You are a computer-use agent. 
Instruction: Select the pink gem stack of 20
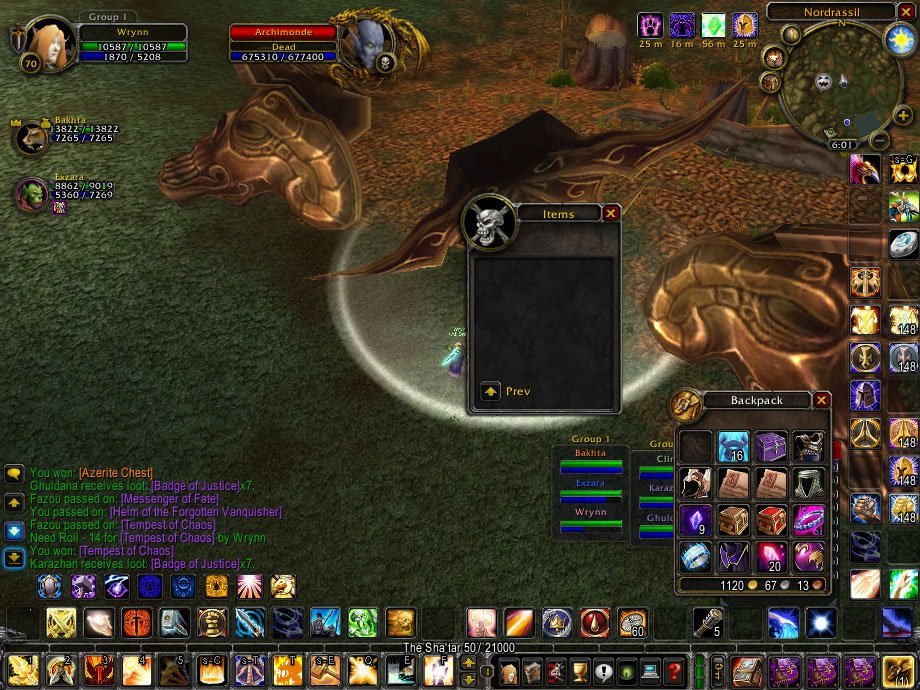pos(771,556)
